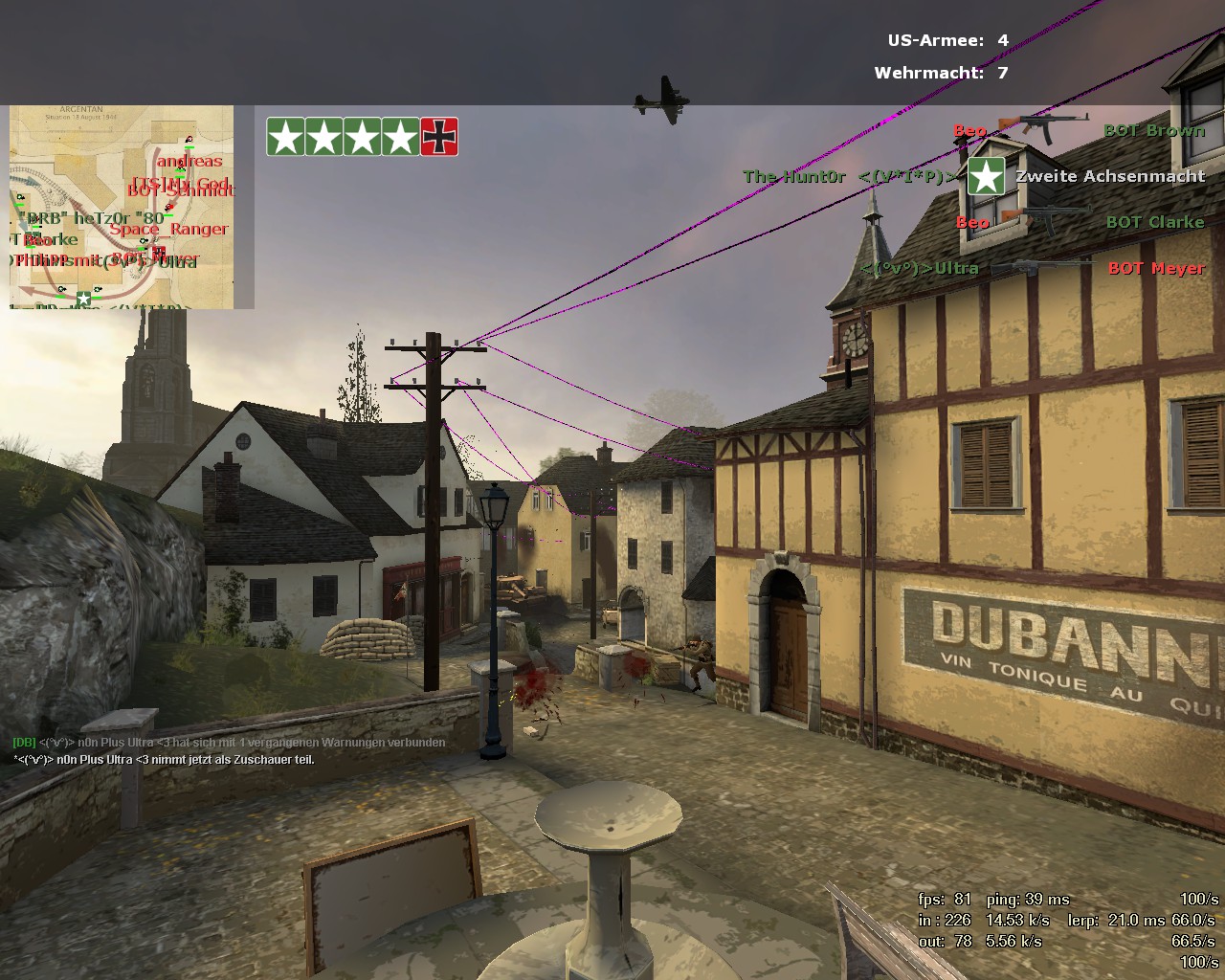Select the German cross objective flag icon
This screenshot has height=980, width=1225.
tap(439, 137)
